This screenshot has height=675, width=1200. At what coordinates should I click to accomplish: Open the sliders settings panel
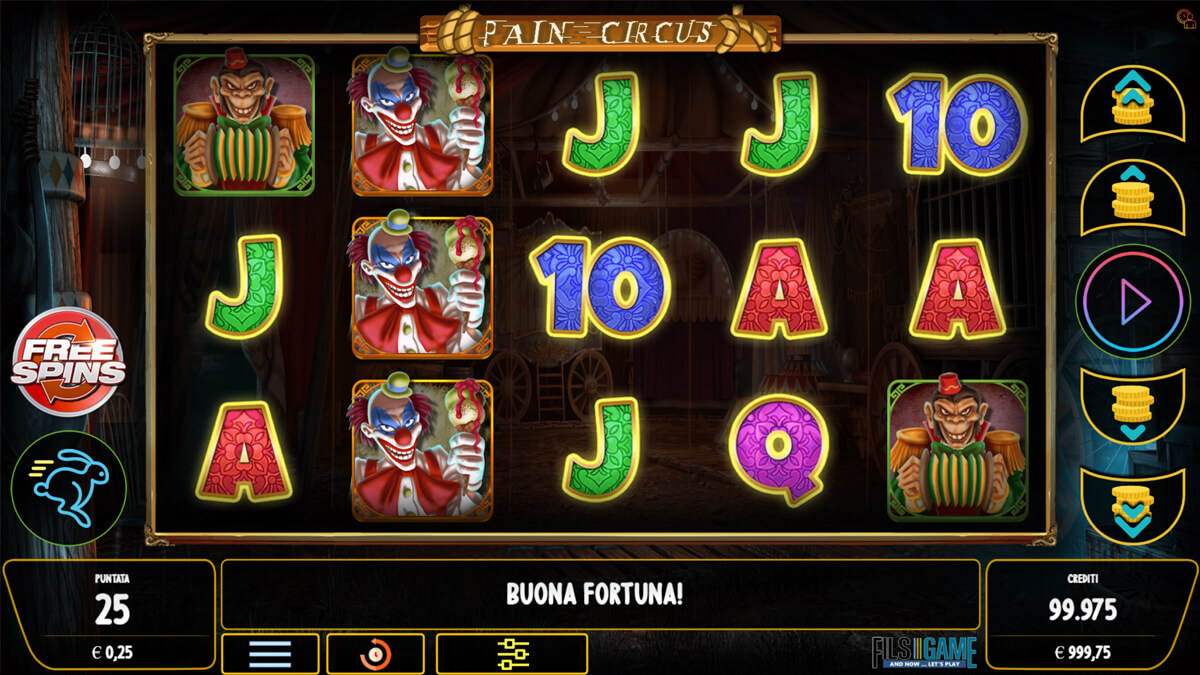(x=511, y=654)
